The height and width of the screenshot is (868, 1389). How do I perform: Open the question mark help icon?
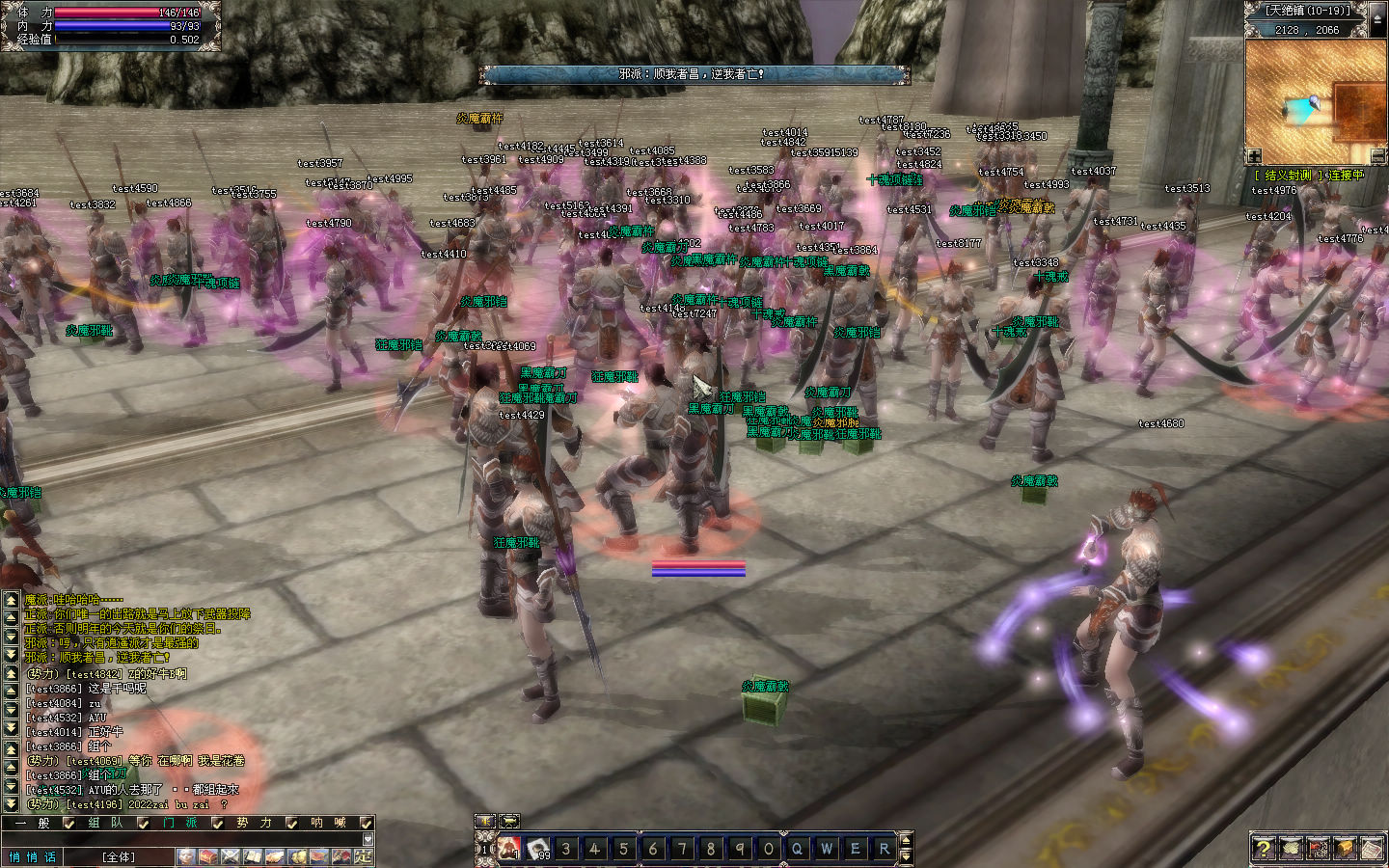[1264, 849]
